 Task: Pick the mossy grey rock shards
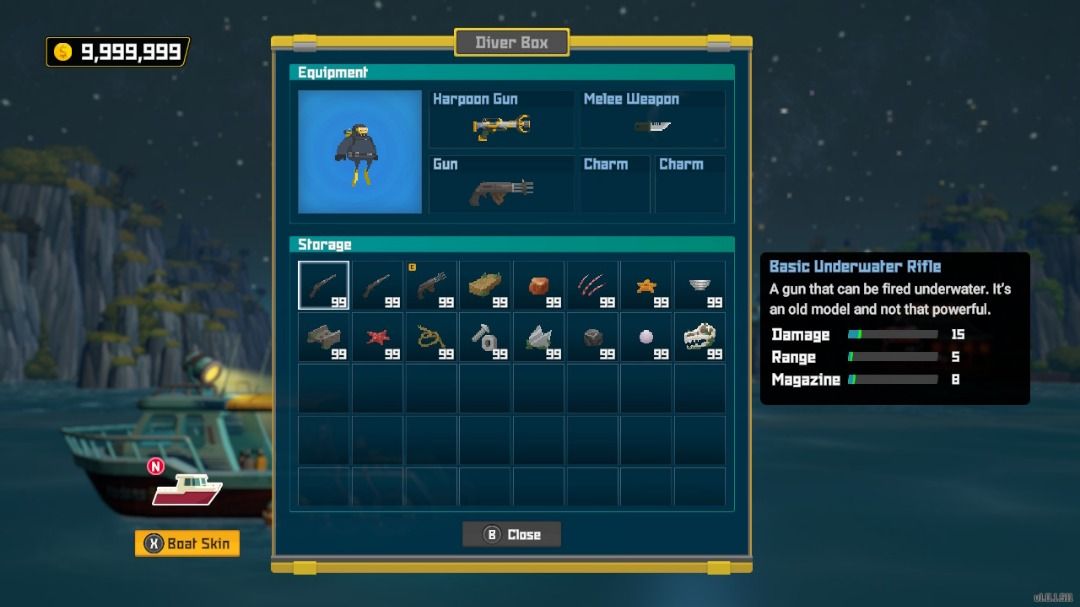[540, 337]
